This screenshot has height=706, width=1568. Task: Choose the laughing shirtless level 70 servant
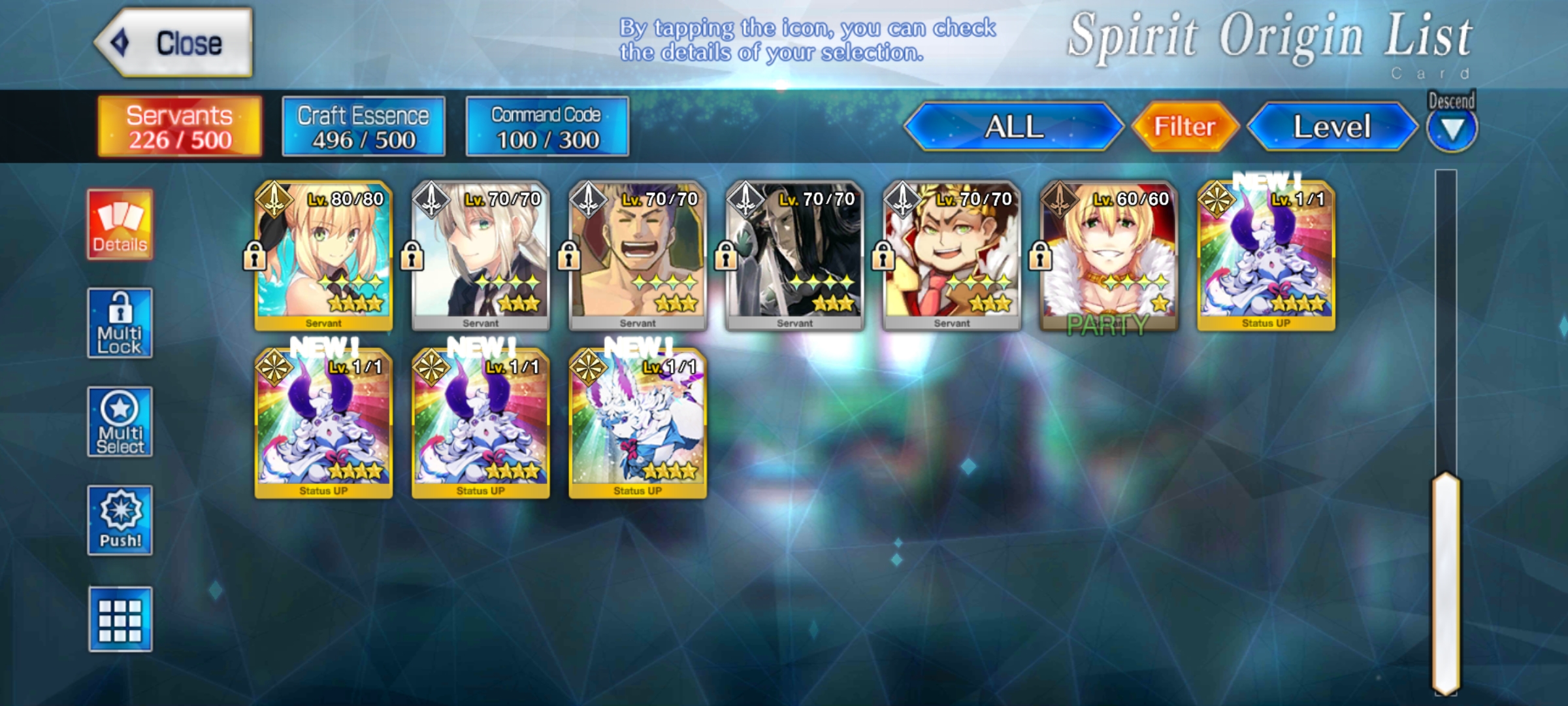[x=638, y=256]
